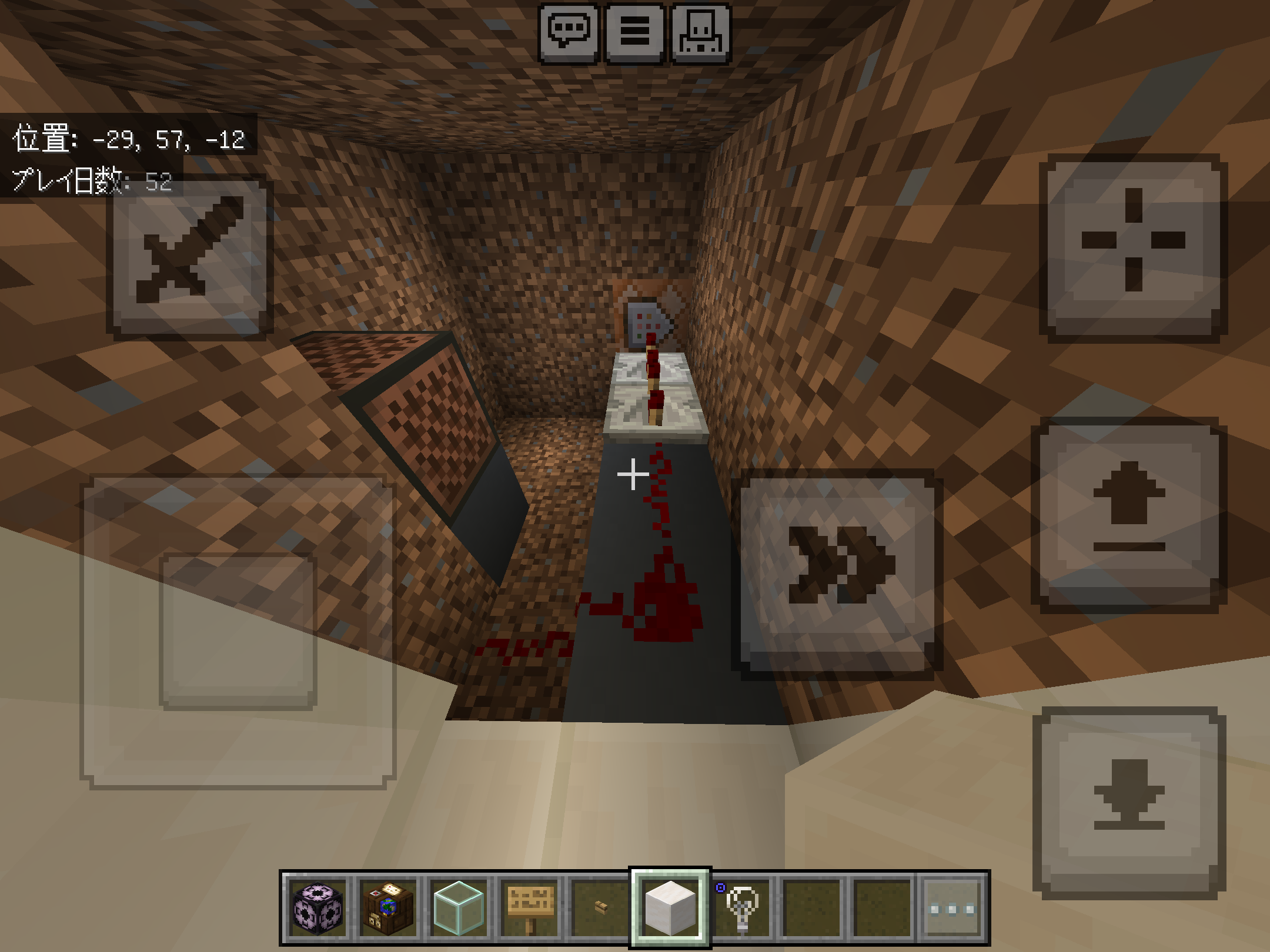Select the cartography table slot
The height and width of the screenshot is (952, 1270).
[388, 909]
